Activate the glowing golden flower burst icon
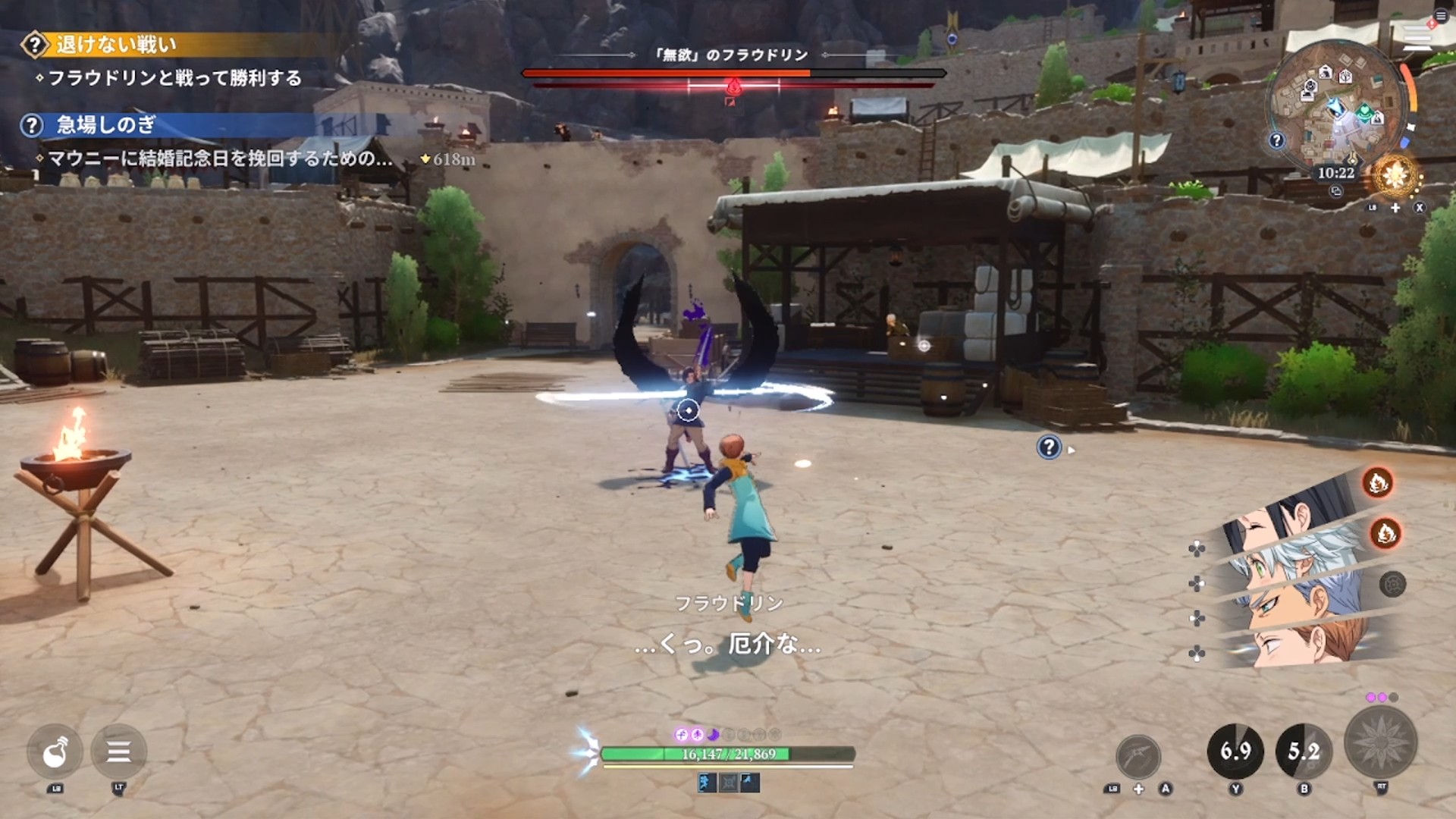The image size is (1456, 819). click(1395, 176)
